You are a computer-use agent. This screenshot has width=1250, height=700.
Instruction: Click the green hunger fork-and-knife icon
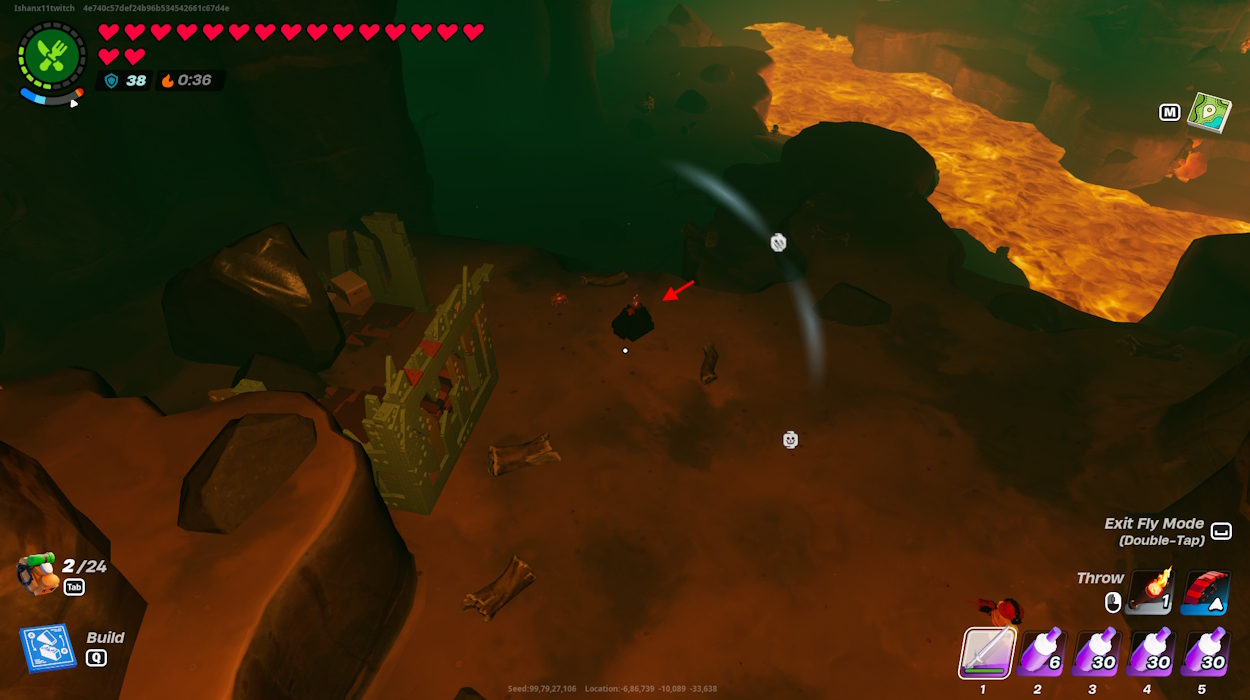tap(50, 56)
